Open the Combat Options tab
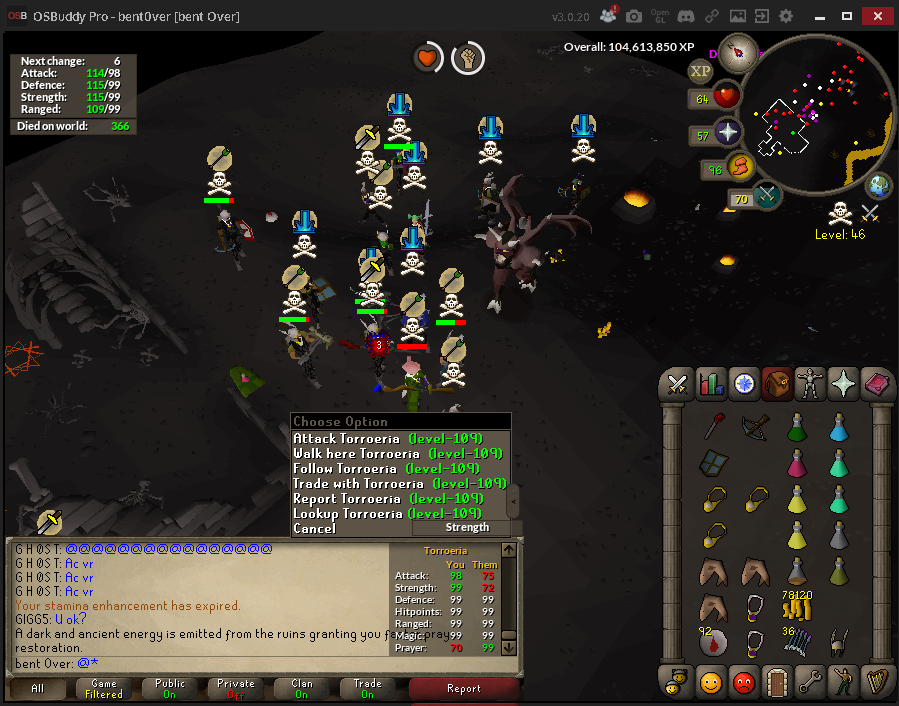 (678, 383)
